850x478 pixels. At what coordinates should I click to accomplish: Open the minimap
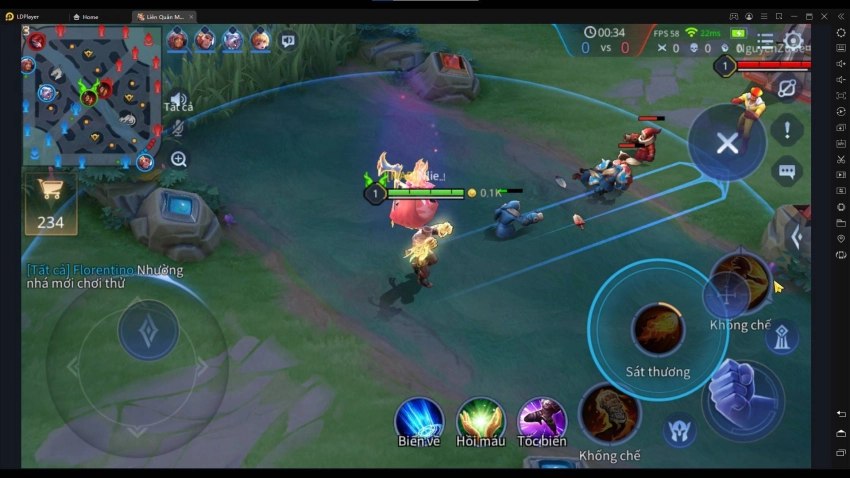[91, 97]
